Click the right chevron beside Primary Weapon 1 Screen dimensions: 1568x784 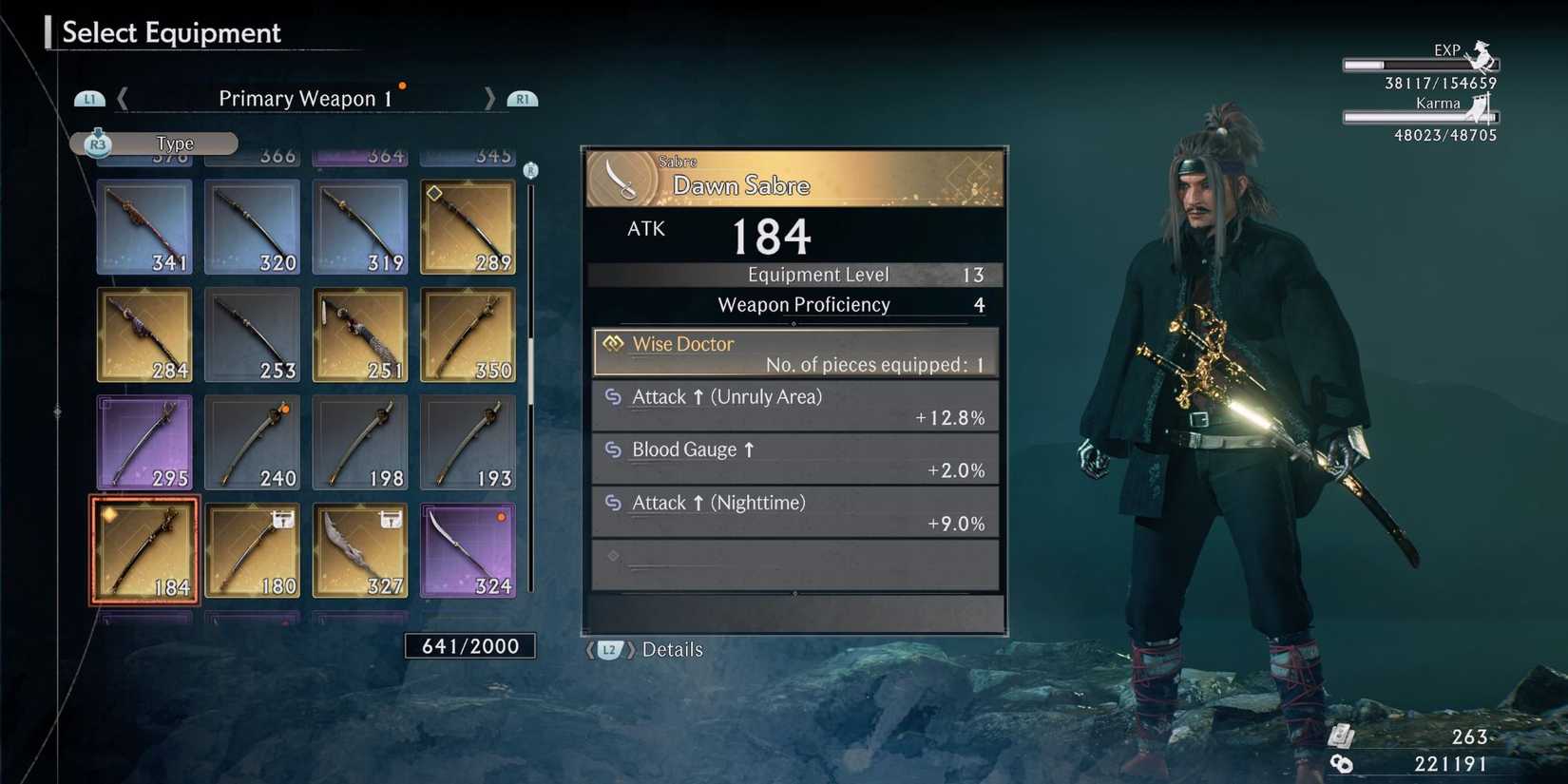(490, 98)
